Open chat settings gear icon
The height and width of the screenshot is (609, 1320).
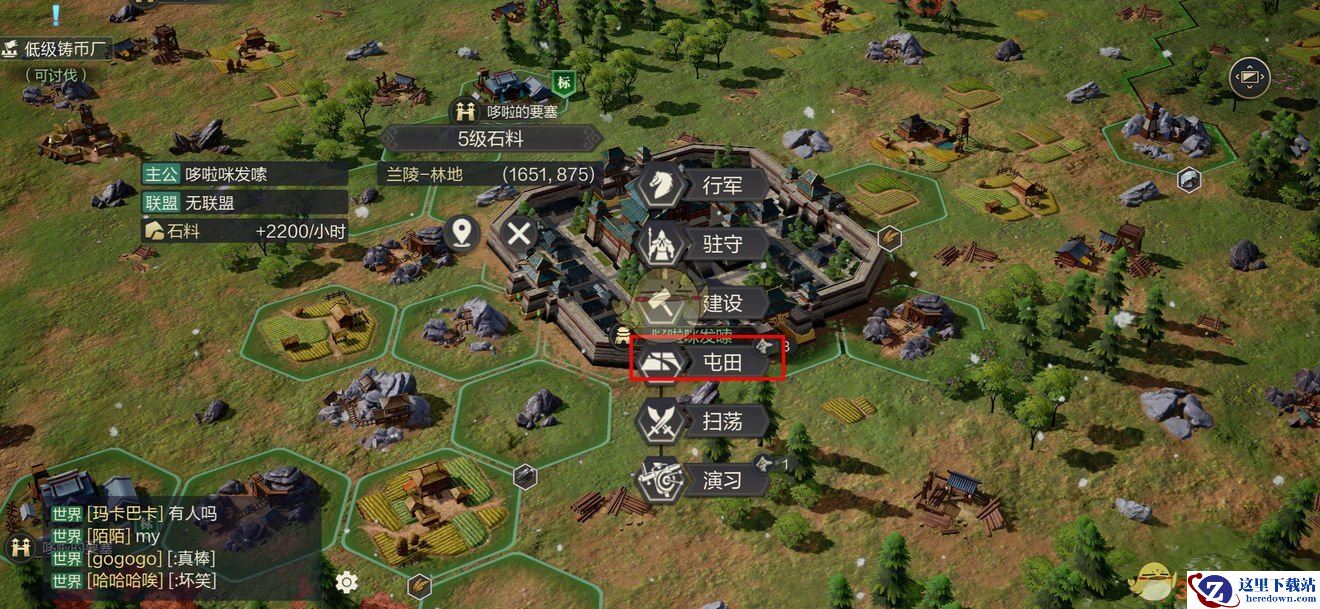347,581
